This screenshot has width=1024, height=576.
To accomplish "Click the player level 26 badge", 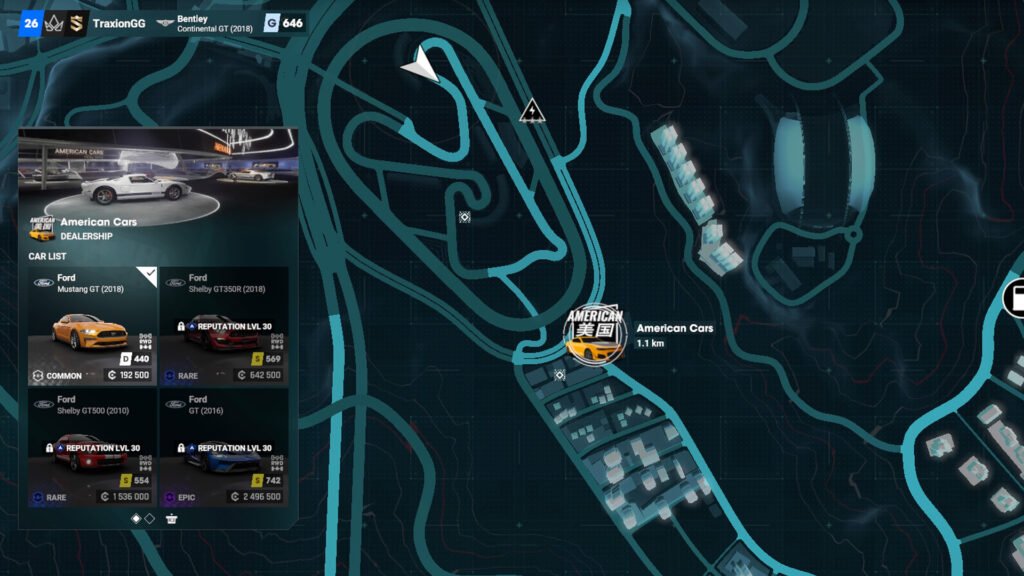I will pyautogui.click(x=30, y=23).
